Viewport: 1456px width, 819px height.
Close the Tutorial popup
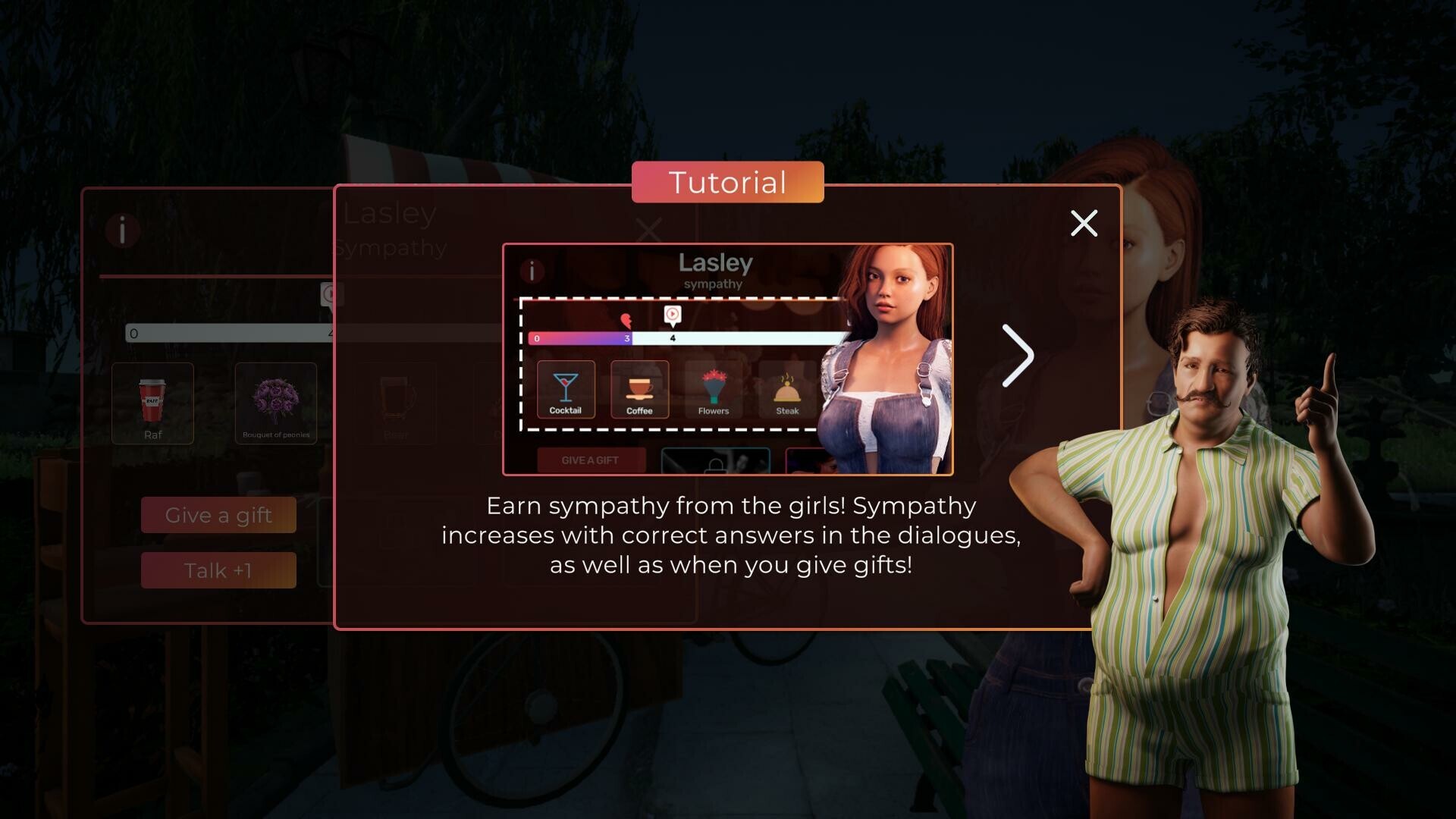[x=1084, y=224]
